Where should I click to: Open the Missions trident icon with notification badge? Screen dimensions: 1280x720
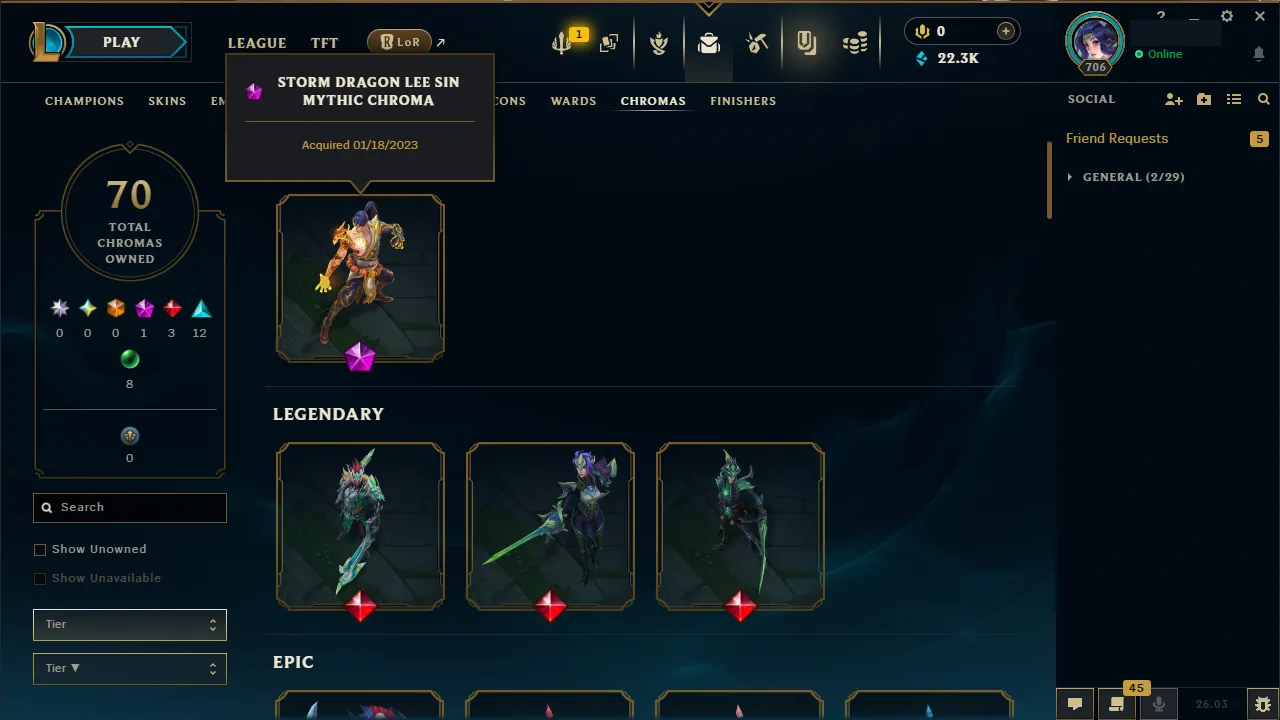(562, 43)
